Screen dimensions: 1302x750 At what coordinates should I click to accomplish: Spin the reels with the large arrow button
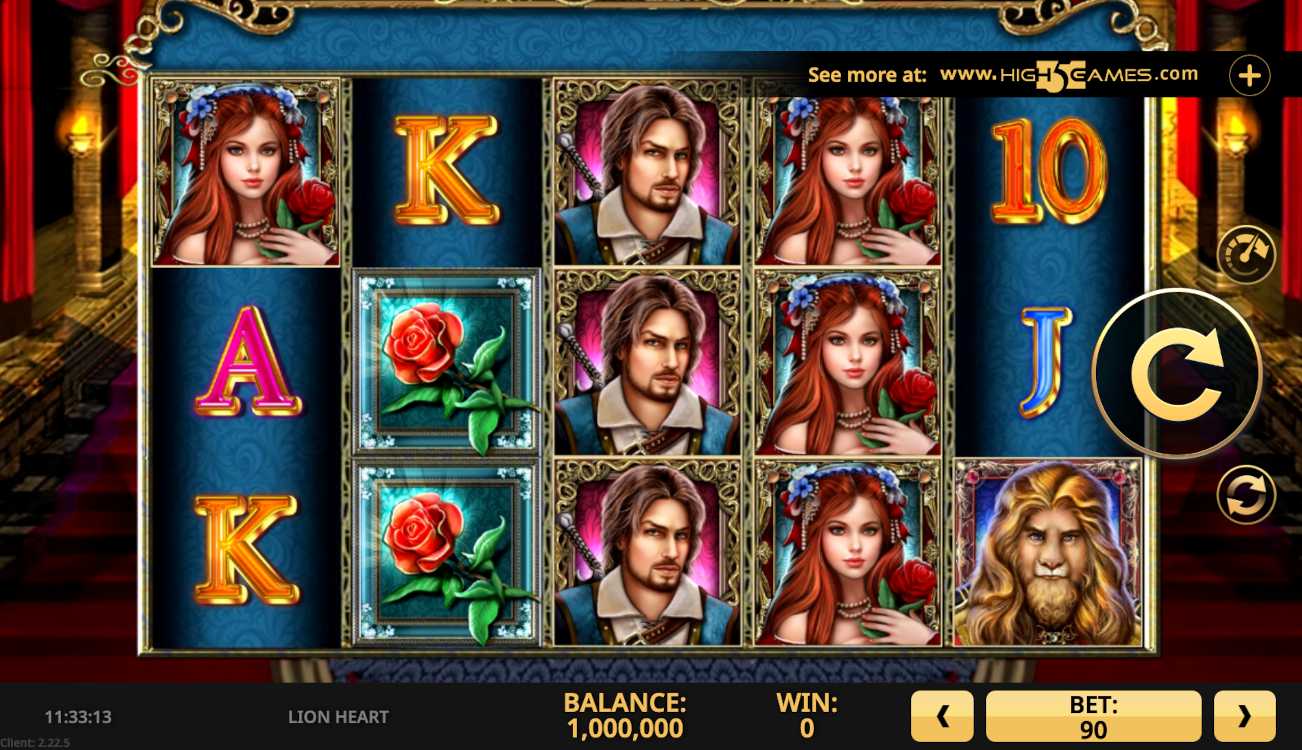1177,374
